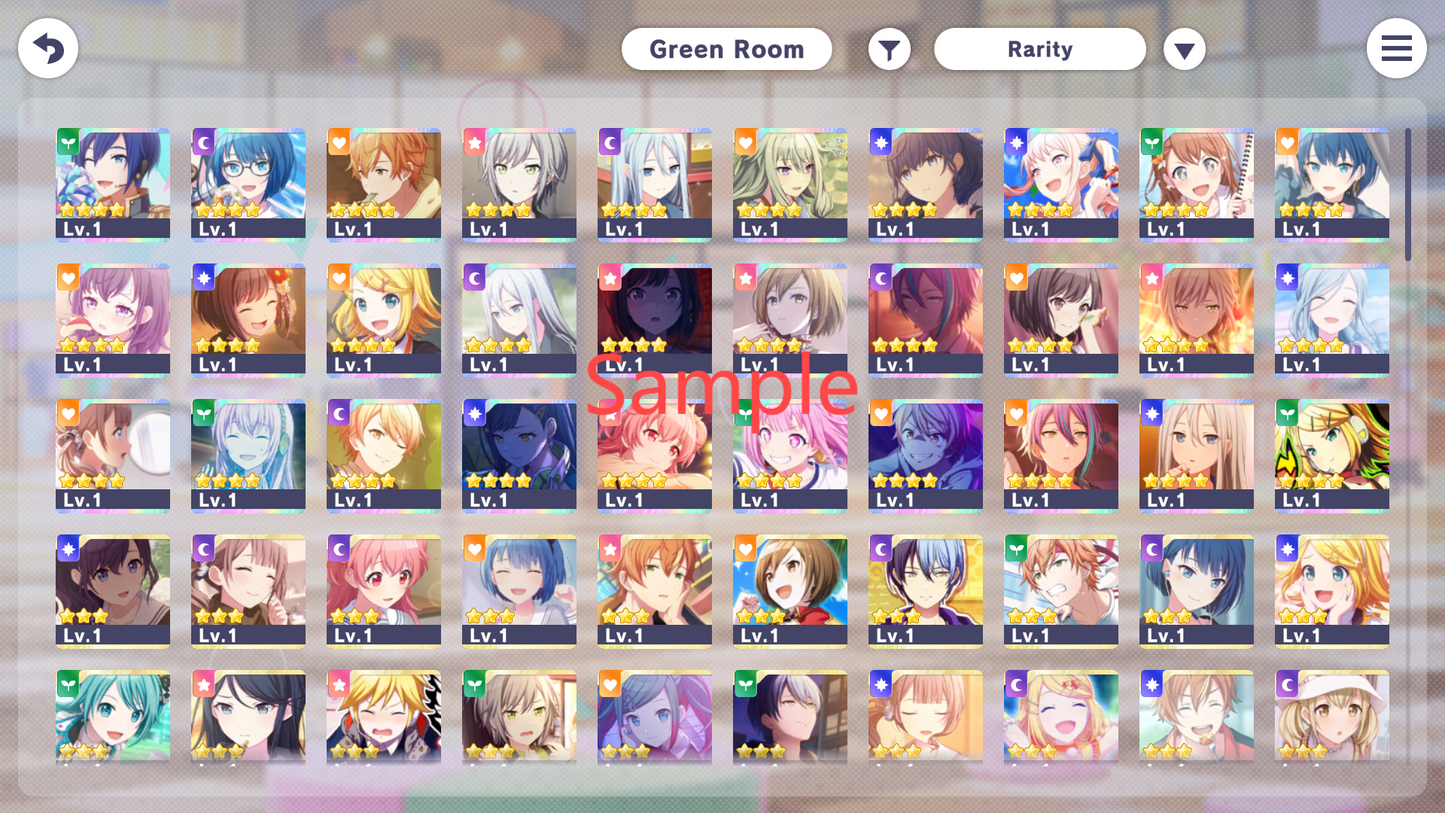Select the mirror selfie card in third row
This screenshot has width=1445, height=813.
click(112, 455)
